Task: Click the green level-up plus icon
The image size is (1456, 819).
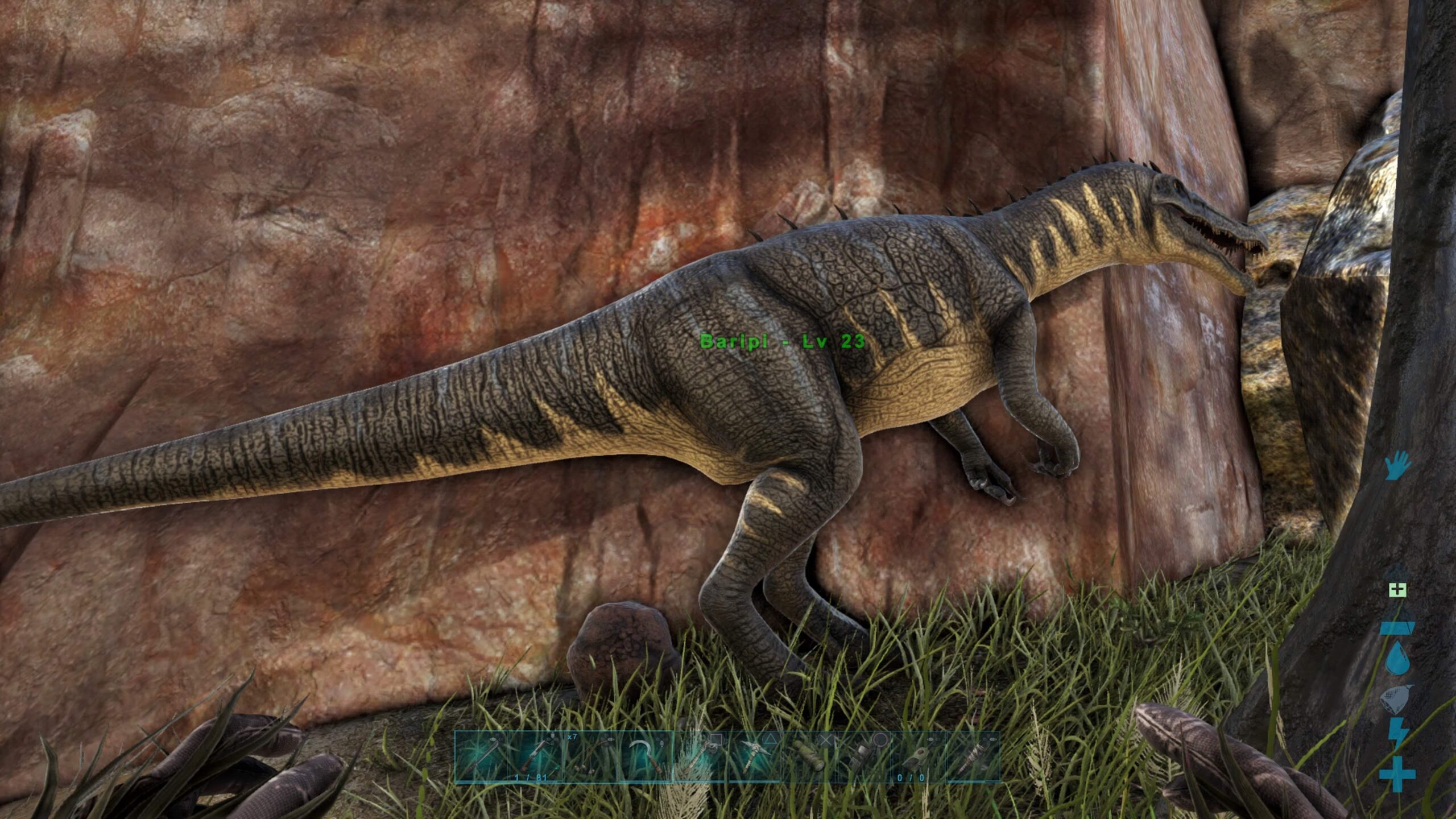Action: 1397,590
